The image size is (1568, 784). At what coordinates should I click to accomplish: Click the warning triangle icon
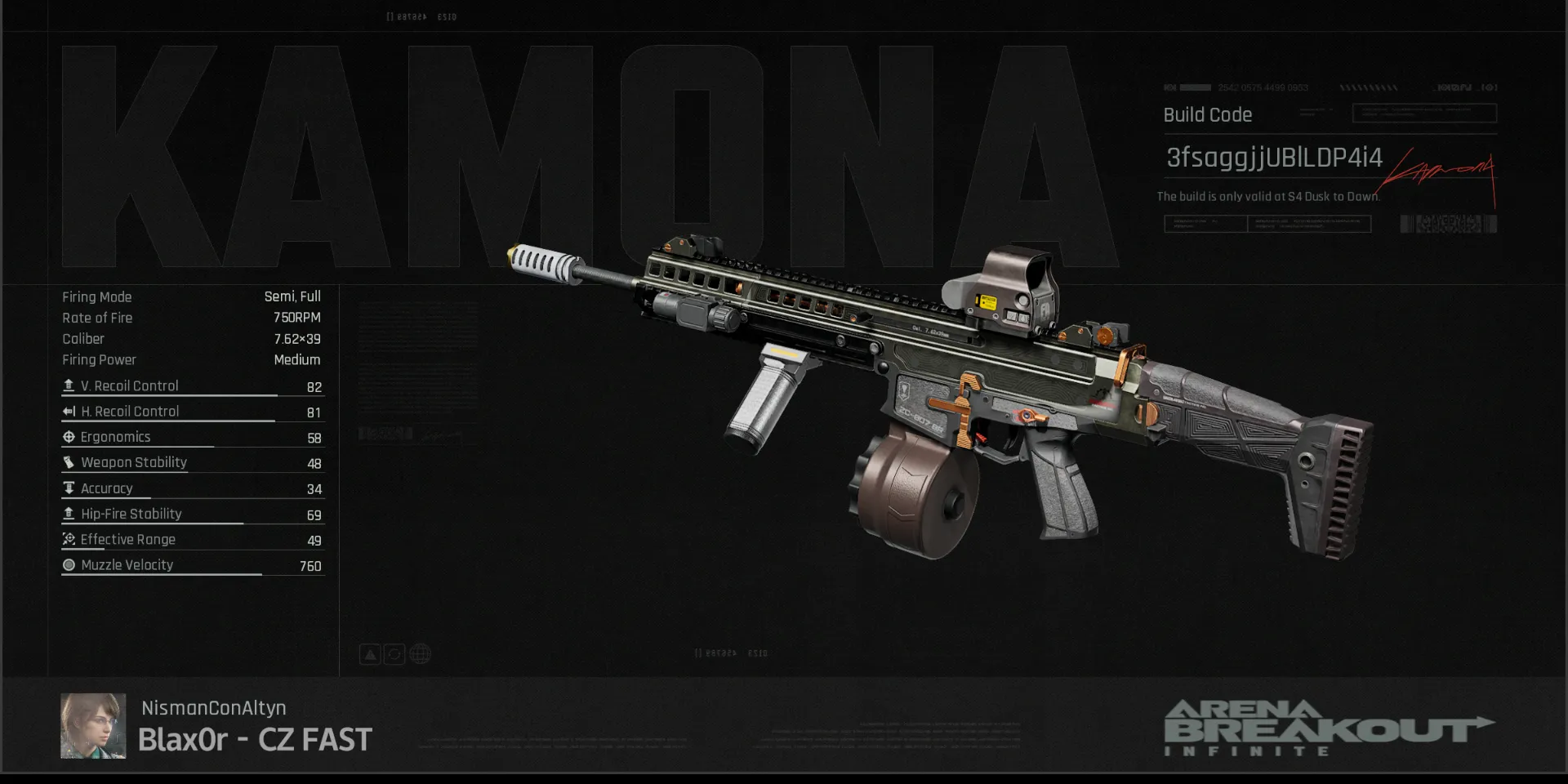(x=370, y=654)
